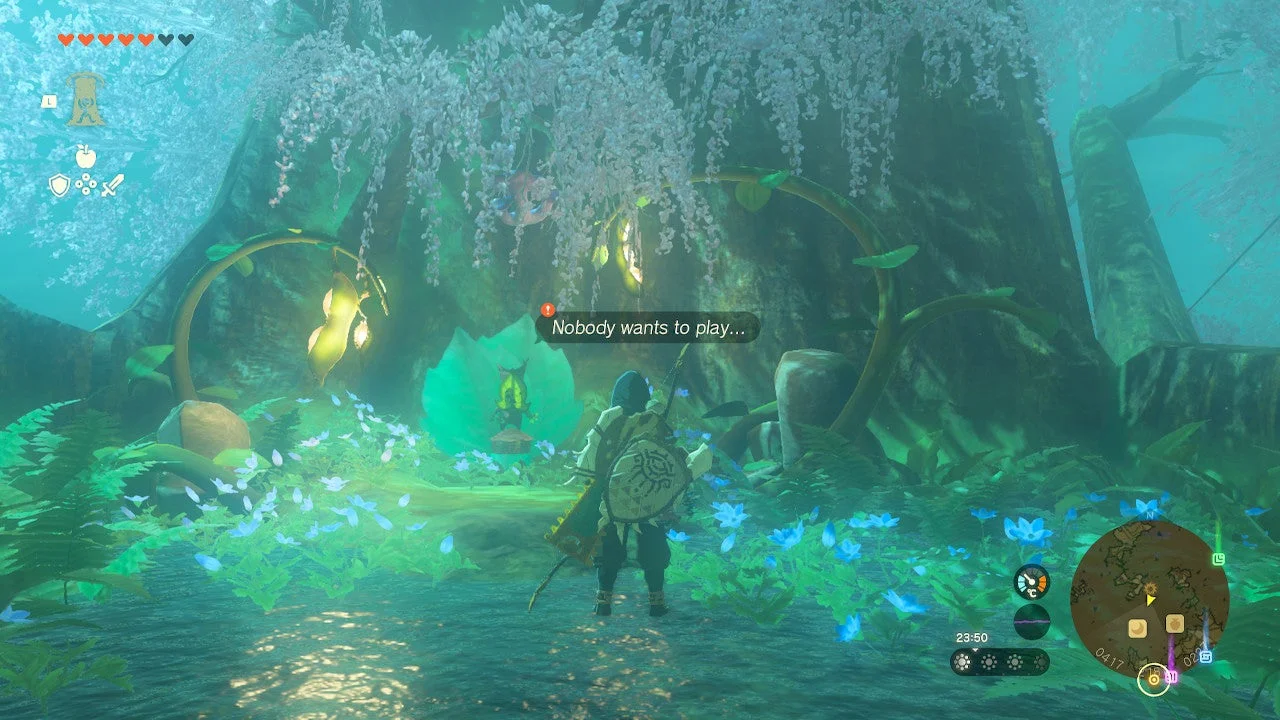The height and width of the screenshot is (720, 1280).
Task: Click the four-circle d-pad icon
Action: [x=86, y=185]
